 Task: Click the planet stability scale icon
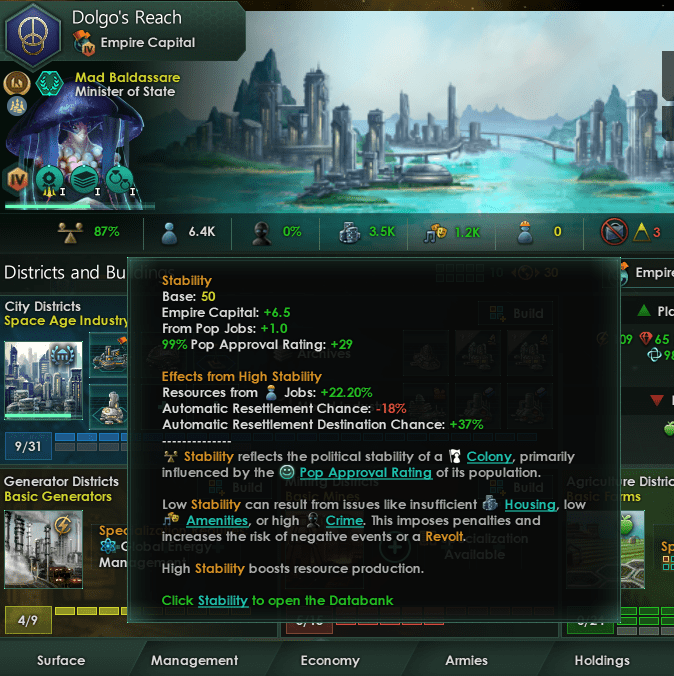(x=69, y=232)
